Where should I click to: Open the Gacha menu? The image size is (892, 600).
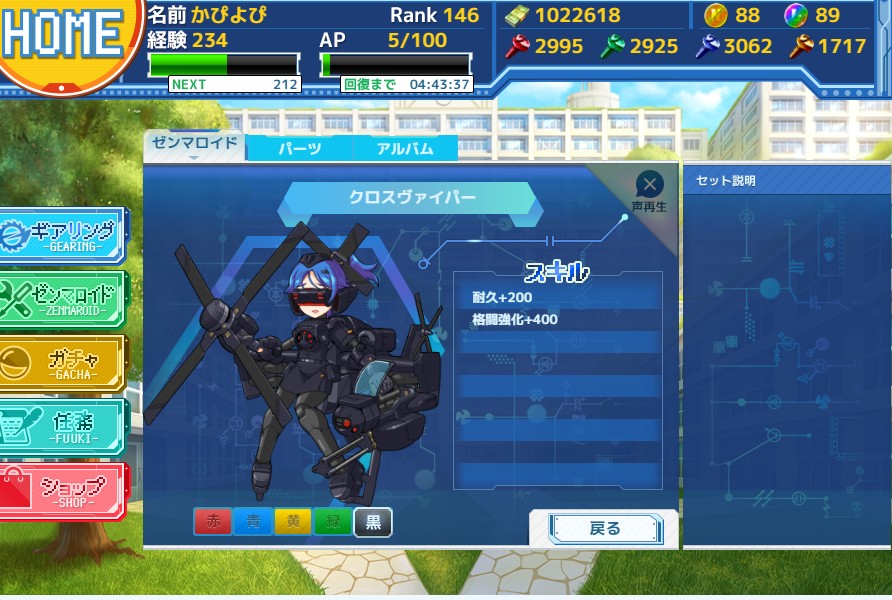coord(62,362)
